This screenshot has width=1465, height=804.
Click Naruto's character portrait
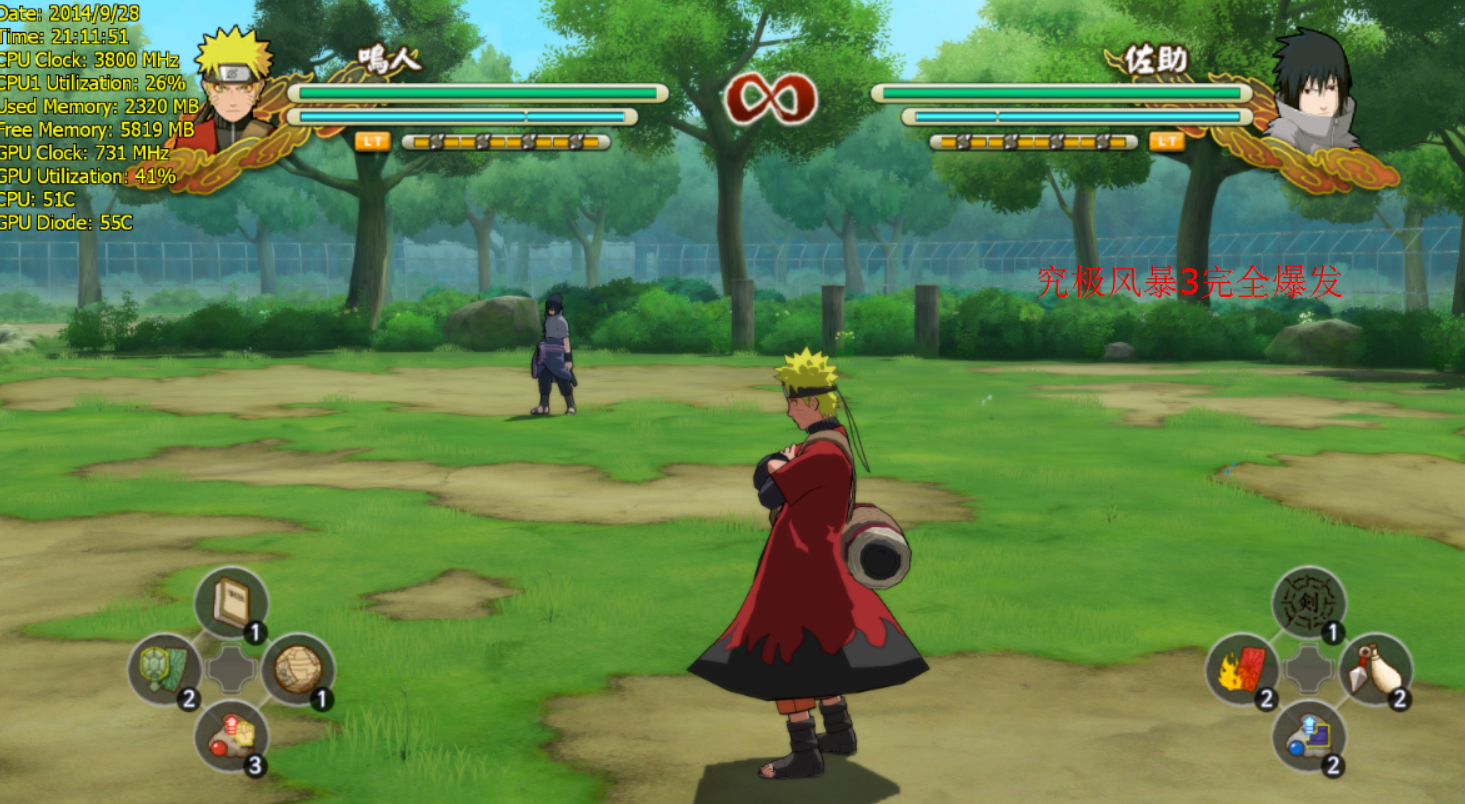(234, 88)
